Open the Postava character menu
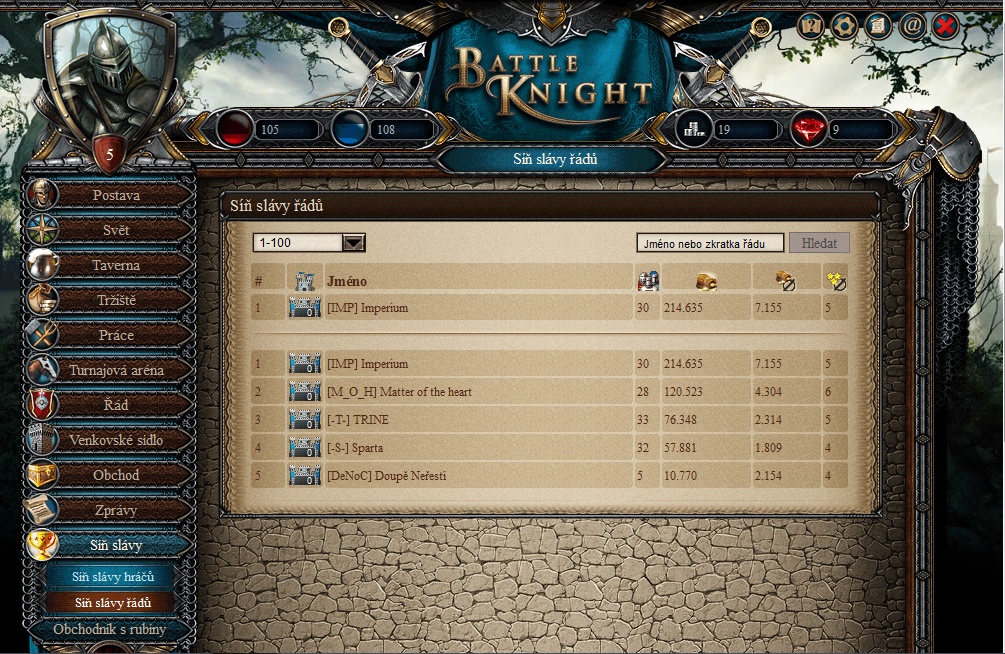 point(116,195)
